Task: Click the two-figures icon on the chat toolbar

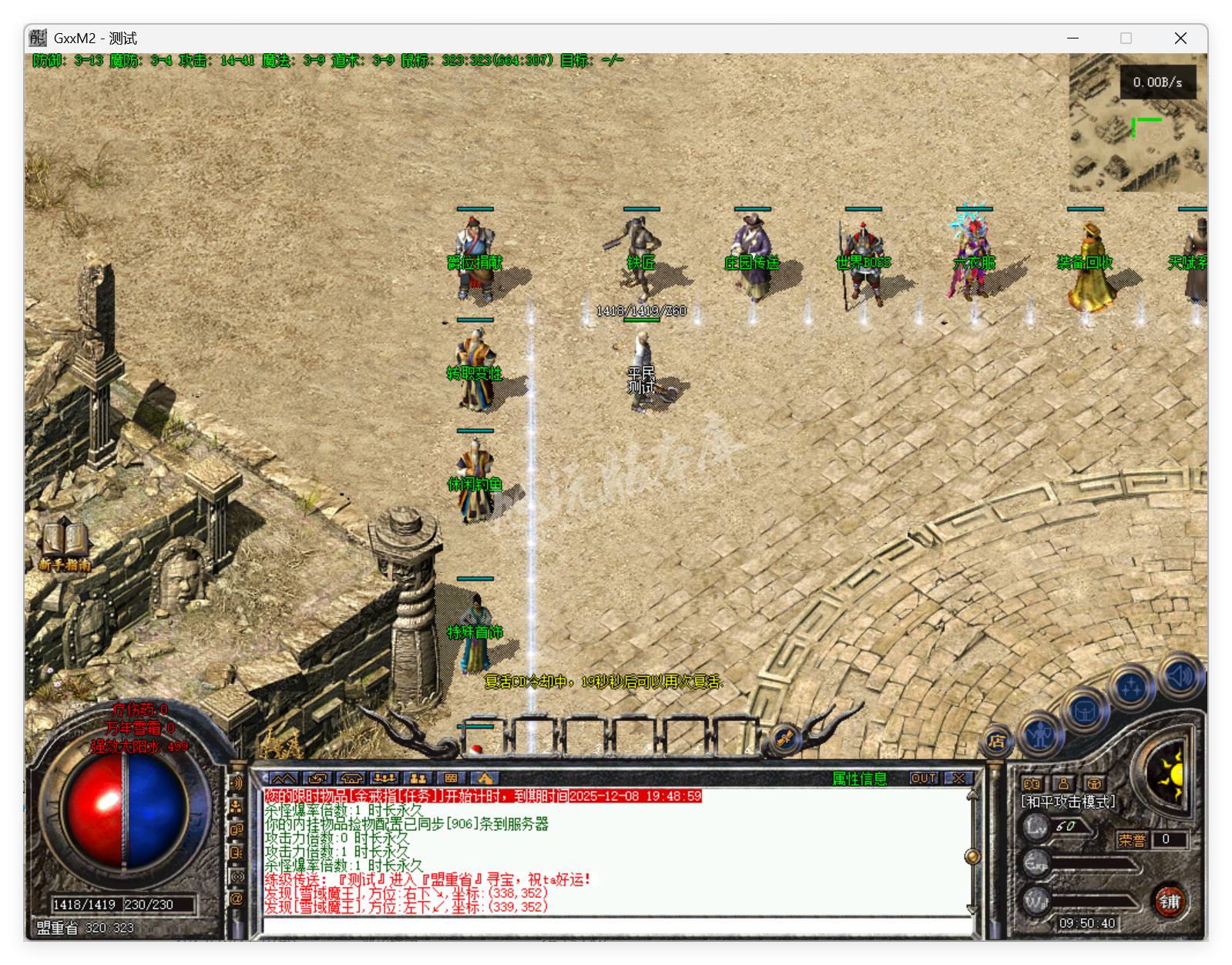Action: tap(416, 779)
